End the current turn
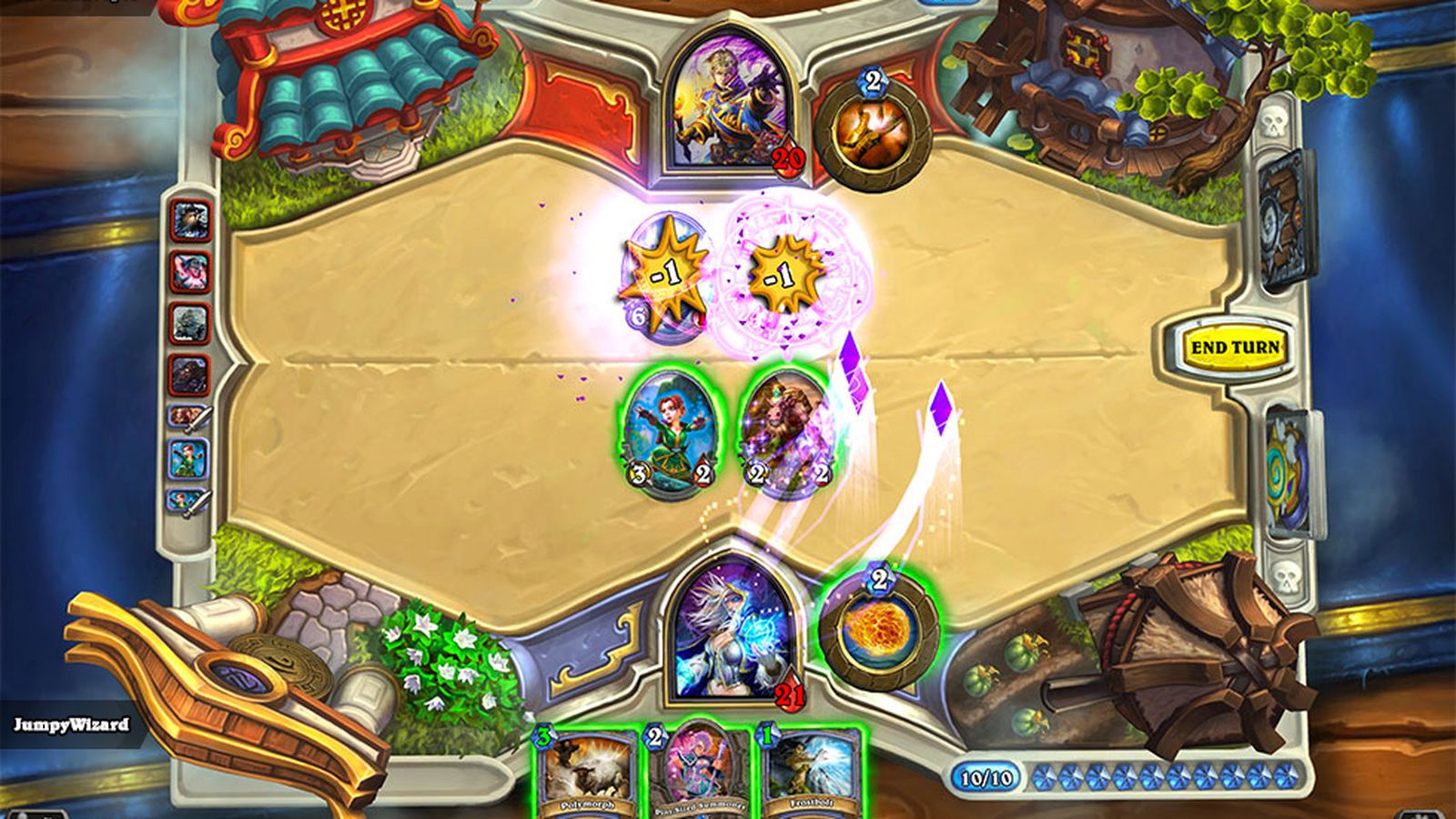1456x819 pixels. pos(1235,348)
